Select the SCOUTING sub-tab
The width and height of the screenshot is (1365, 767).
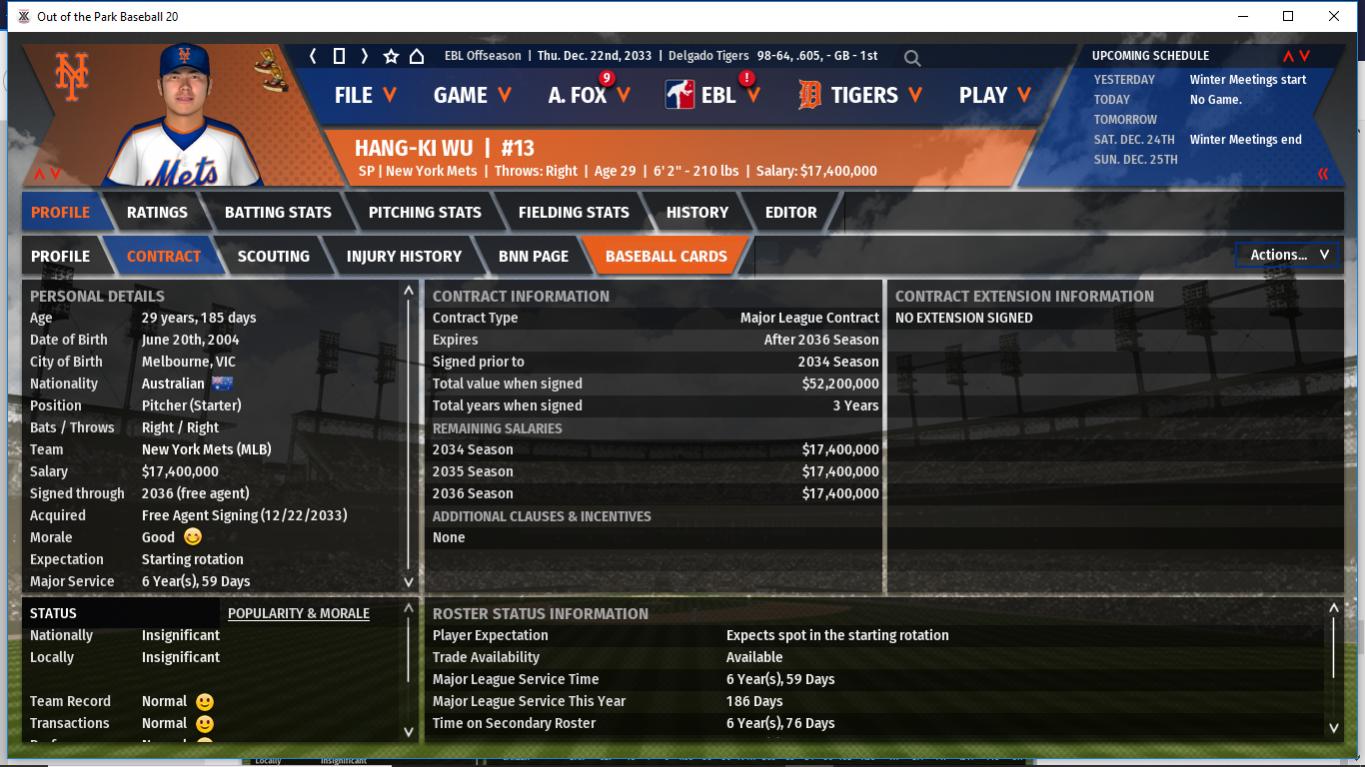click(273, 256)
